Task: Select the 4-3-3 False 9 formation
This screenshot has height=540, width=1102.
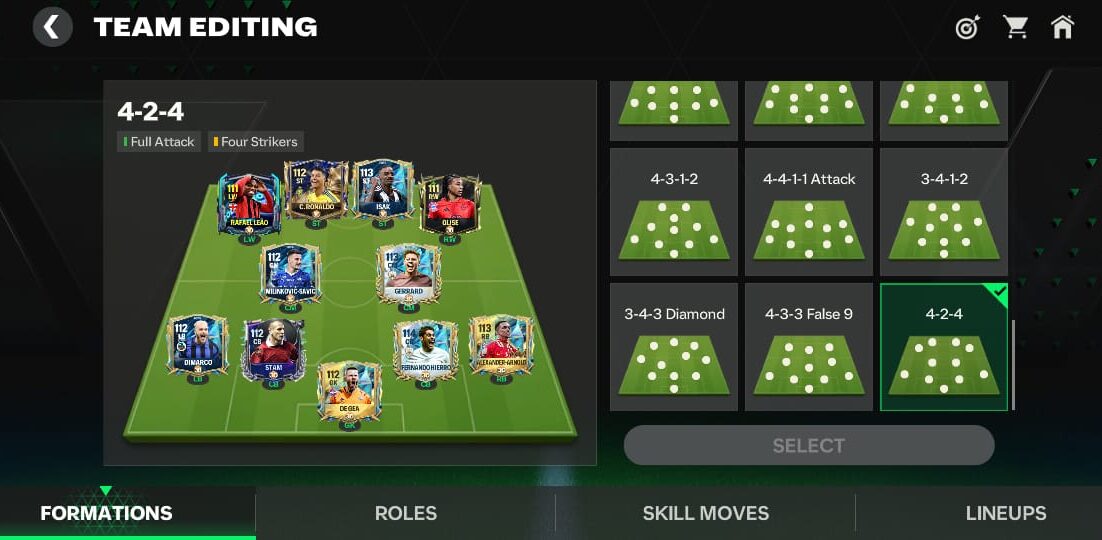Action: (x=809, y=347)
